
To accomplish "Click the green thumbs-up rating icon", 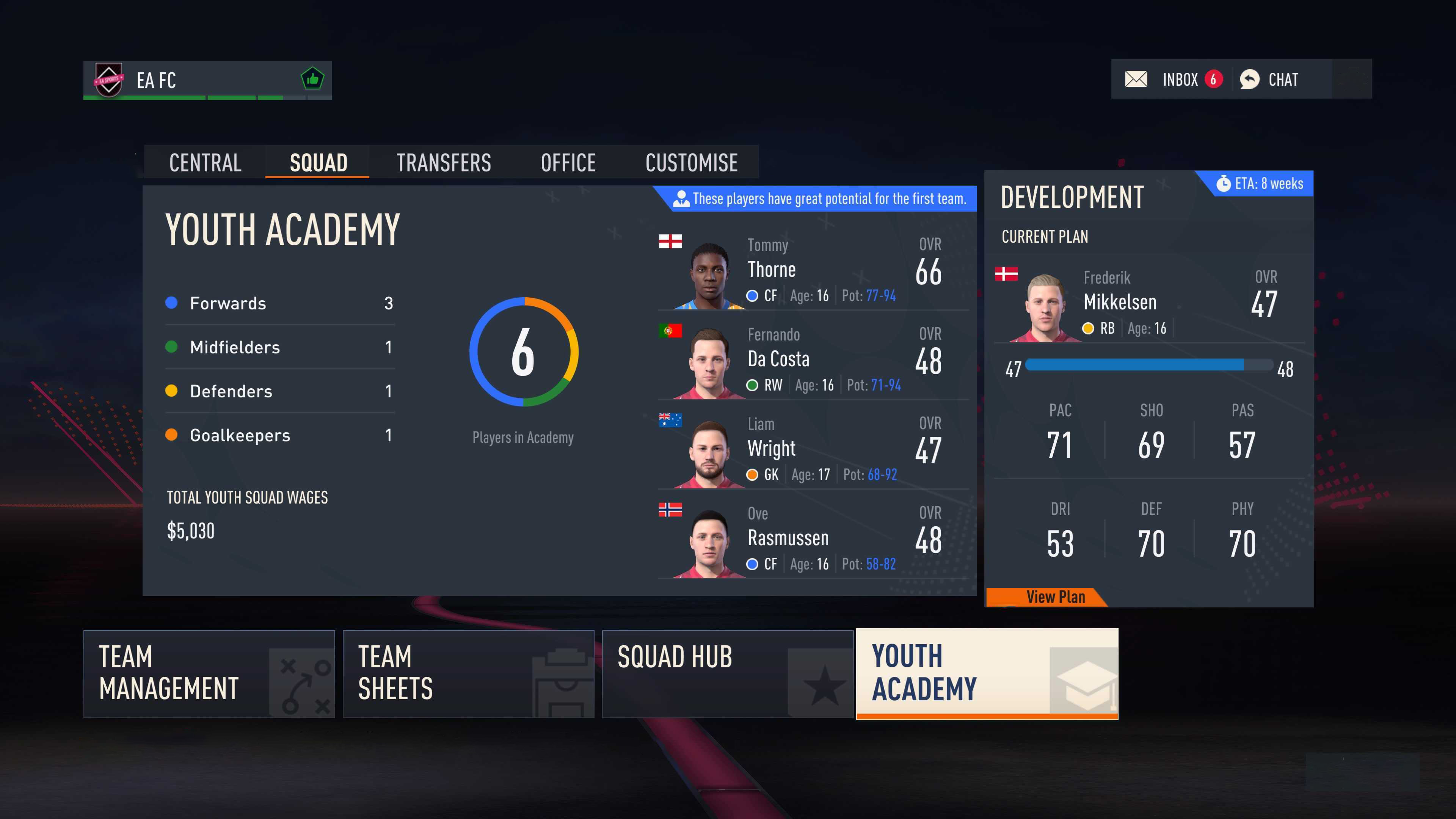I will tap(312, 79).
